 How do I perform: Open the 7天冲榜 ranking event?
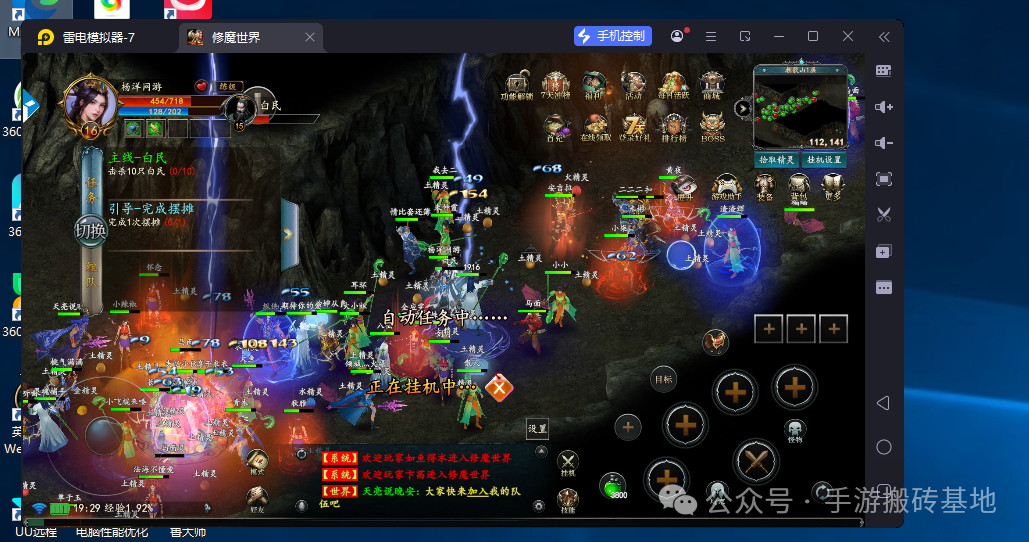coord(555,85)
